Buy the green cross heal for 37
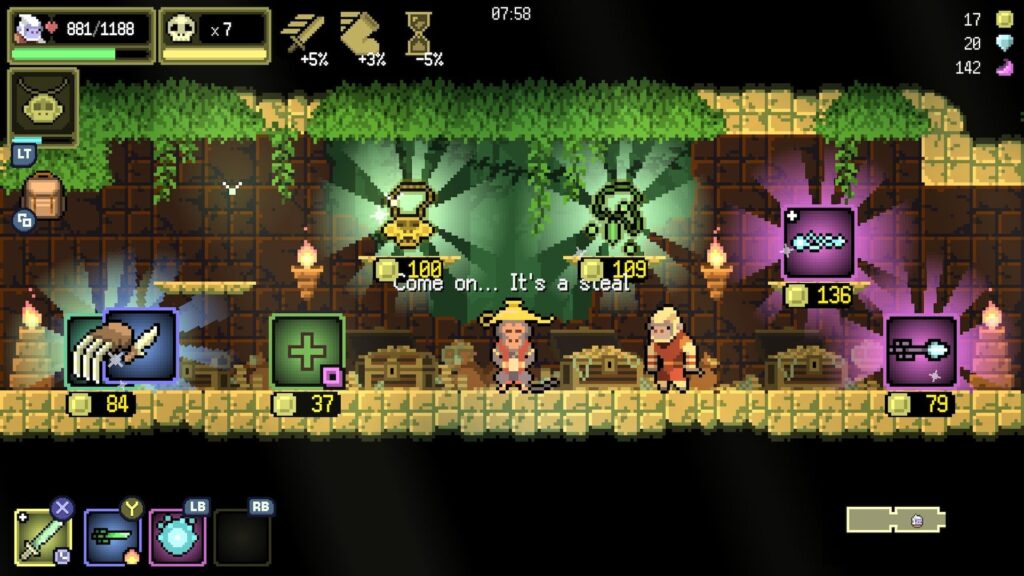Screen dimensions: 1024x576 tap(307, 350)
